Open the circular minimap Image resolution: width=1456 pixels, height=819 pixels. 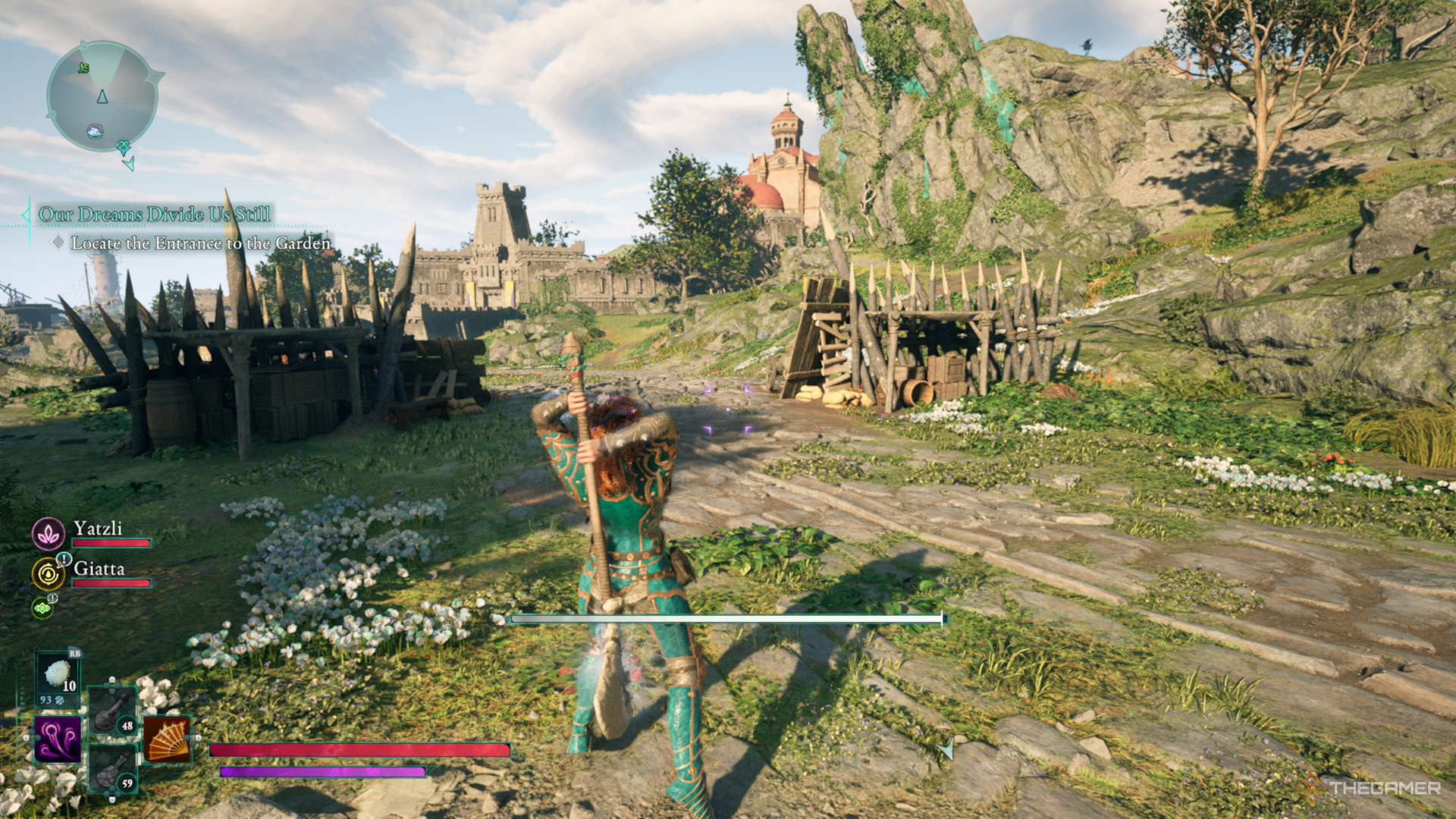coord(102,97)
